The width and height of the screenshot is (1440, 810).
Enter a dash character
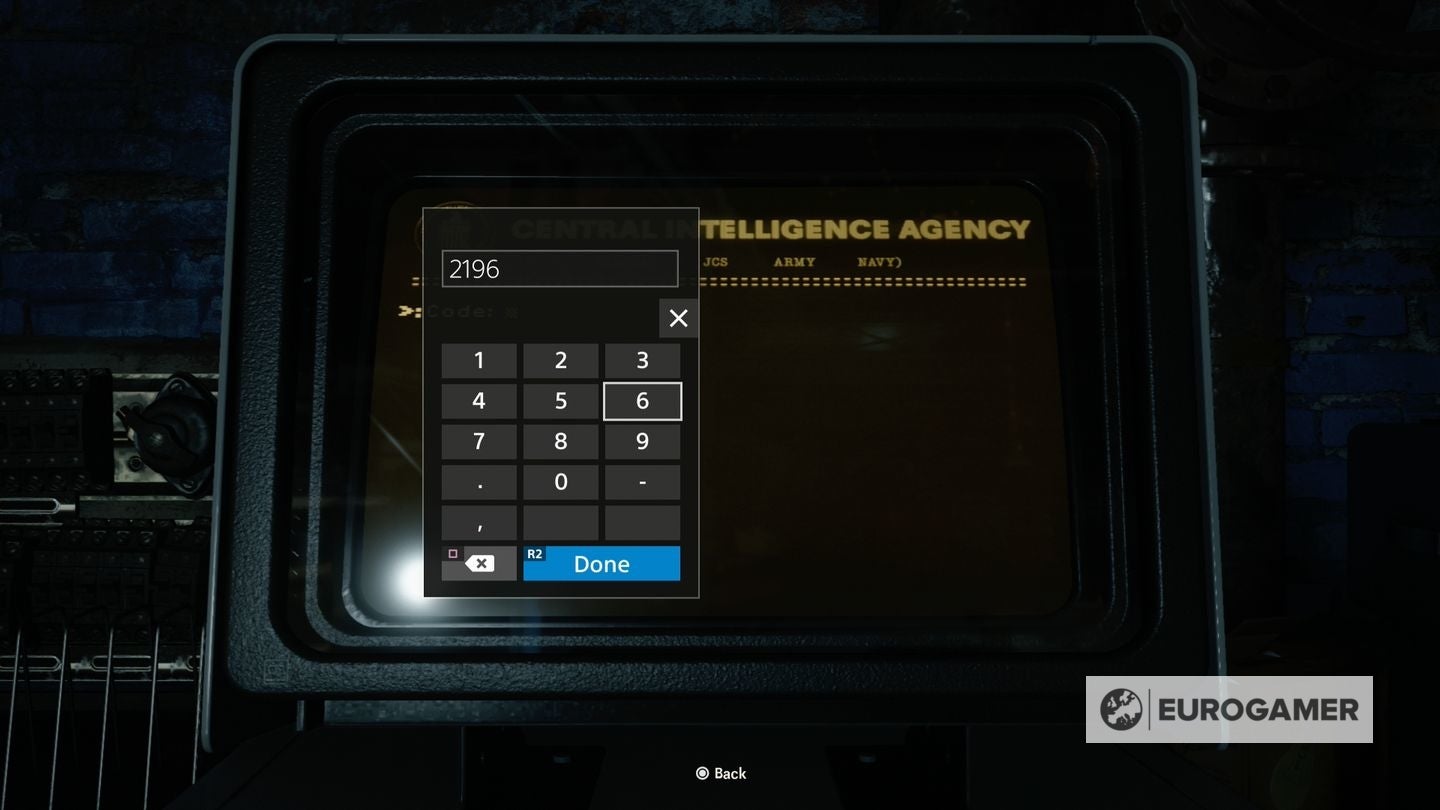[642, 481]
